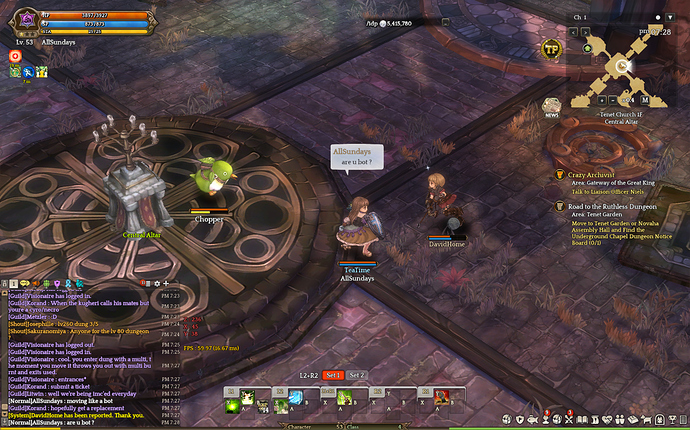
Task: Open the News icon
Action: coord(551,106)
